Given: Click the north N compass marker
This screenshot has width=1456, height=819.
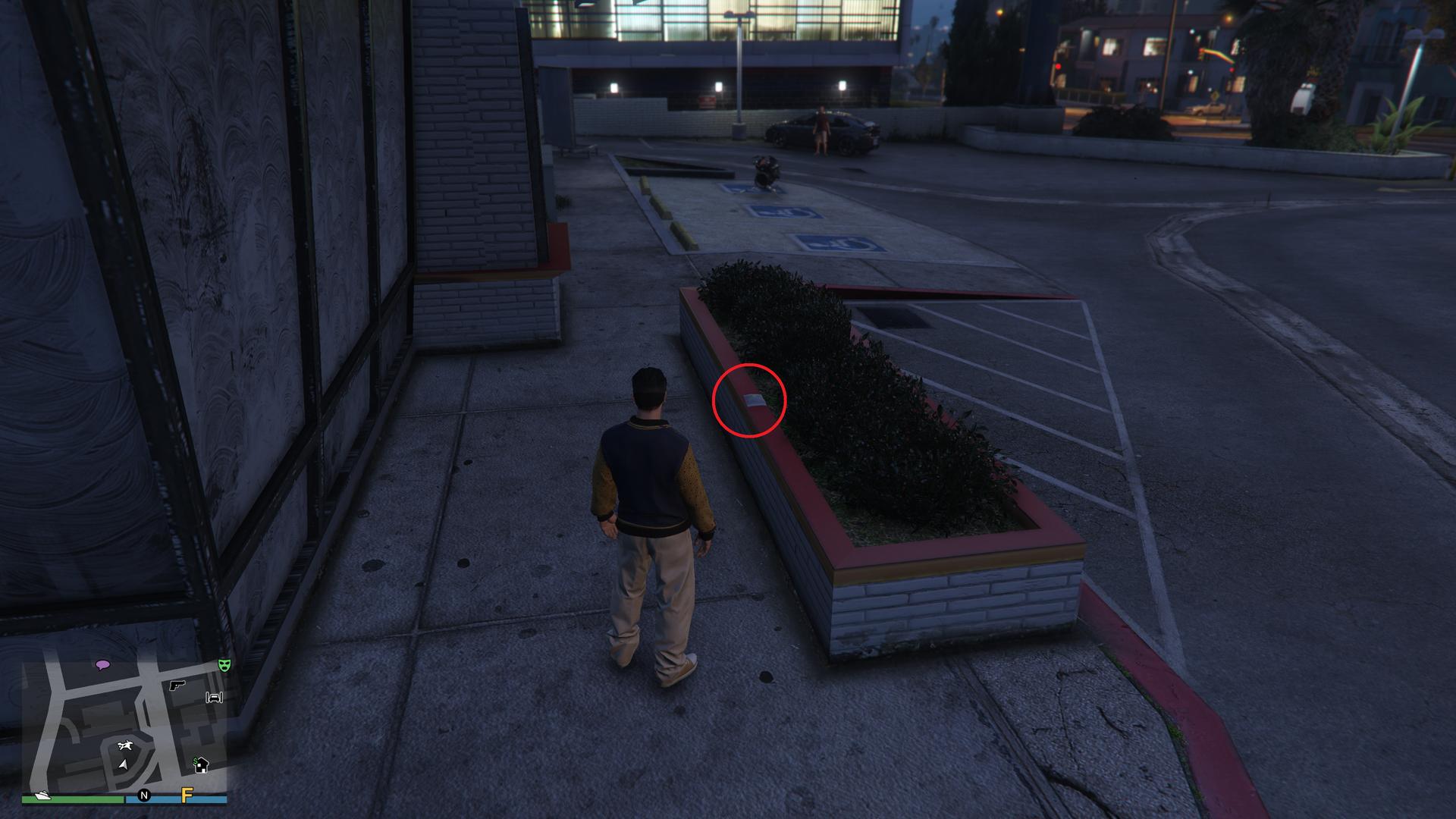Looking at the screenshot, I should pos(144,795).
